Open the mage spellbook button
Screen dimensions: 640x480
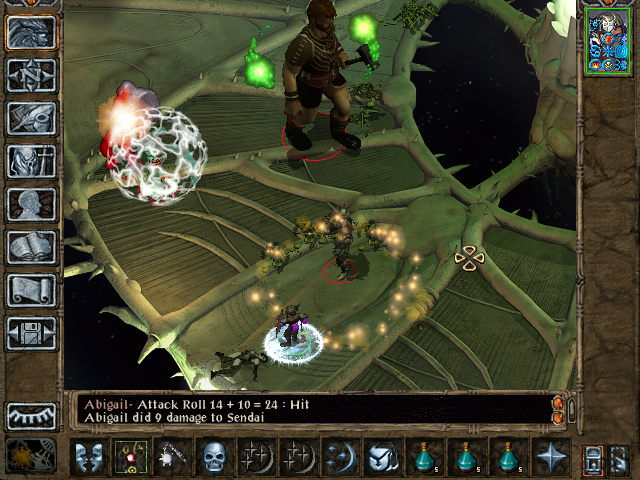[x=31, y=248]
